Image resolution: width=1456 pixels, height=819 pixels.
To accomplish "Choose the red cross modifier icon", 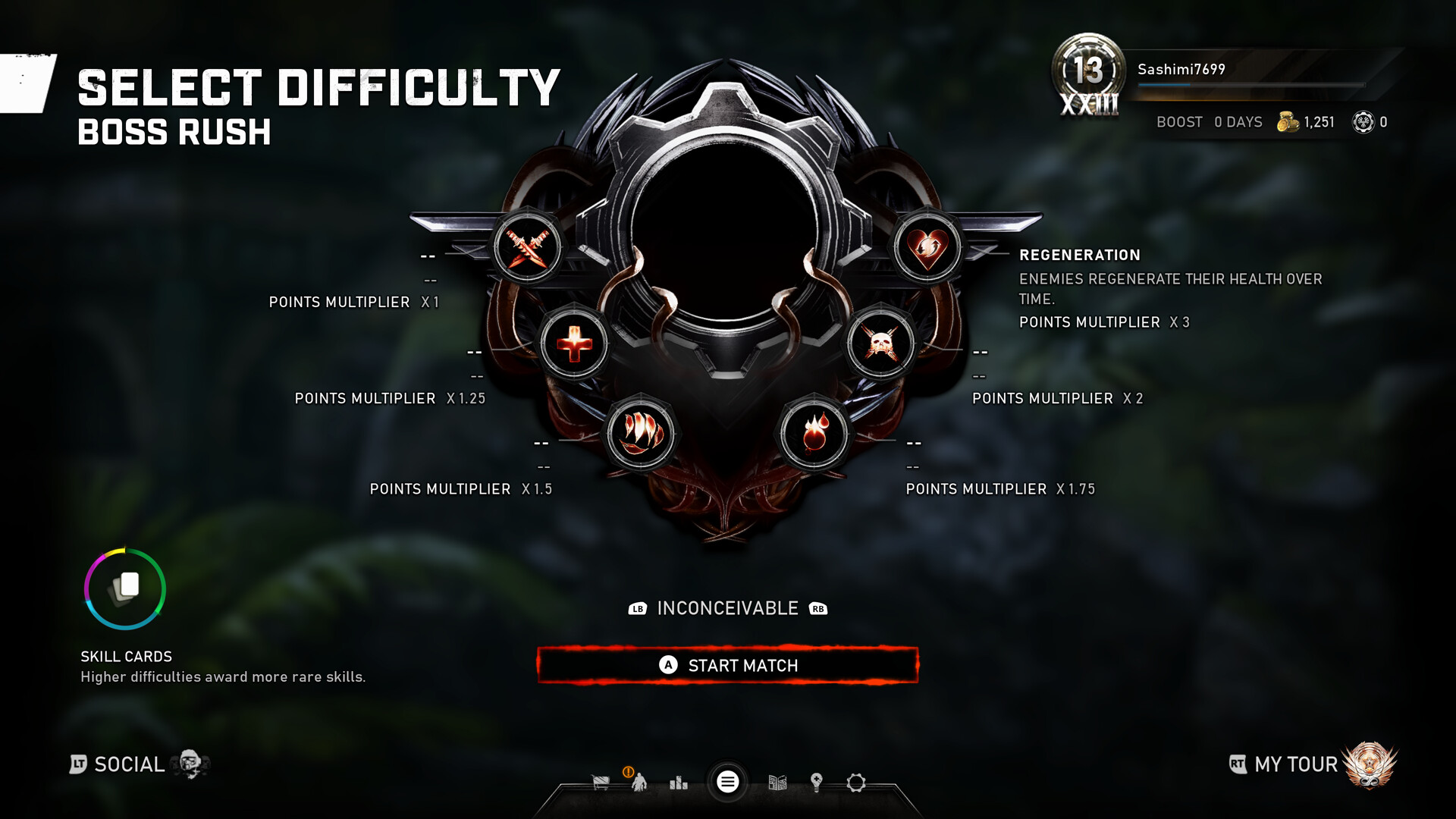I will click(574, 344).
